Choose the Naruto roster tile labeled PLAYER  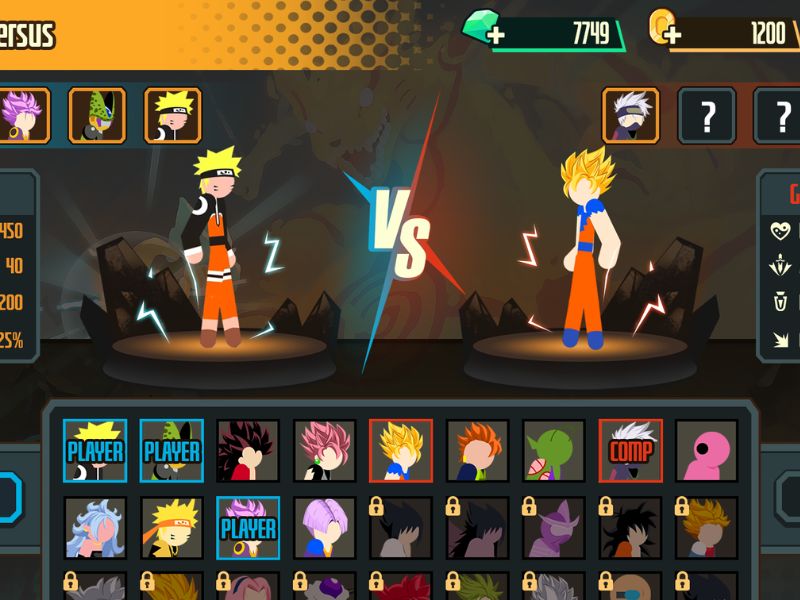click(x=95, y=451)
